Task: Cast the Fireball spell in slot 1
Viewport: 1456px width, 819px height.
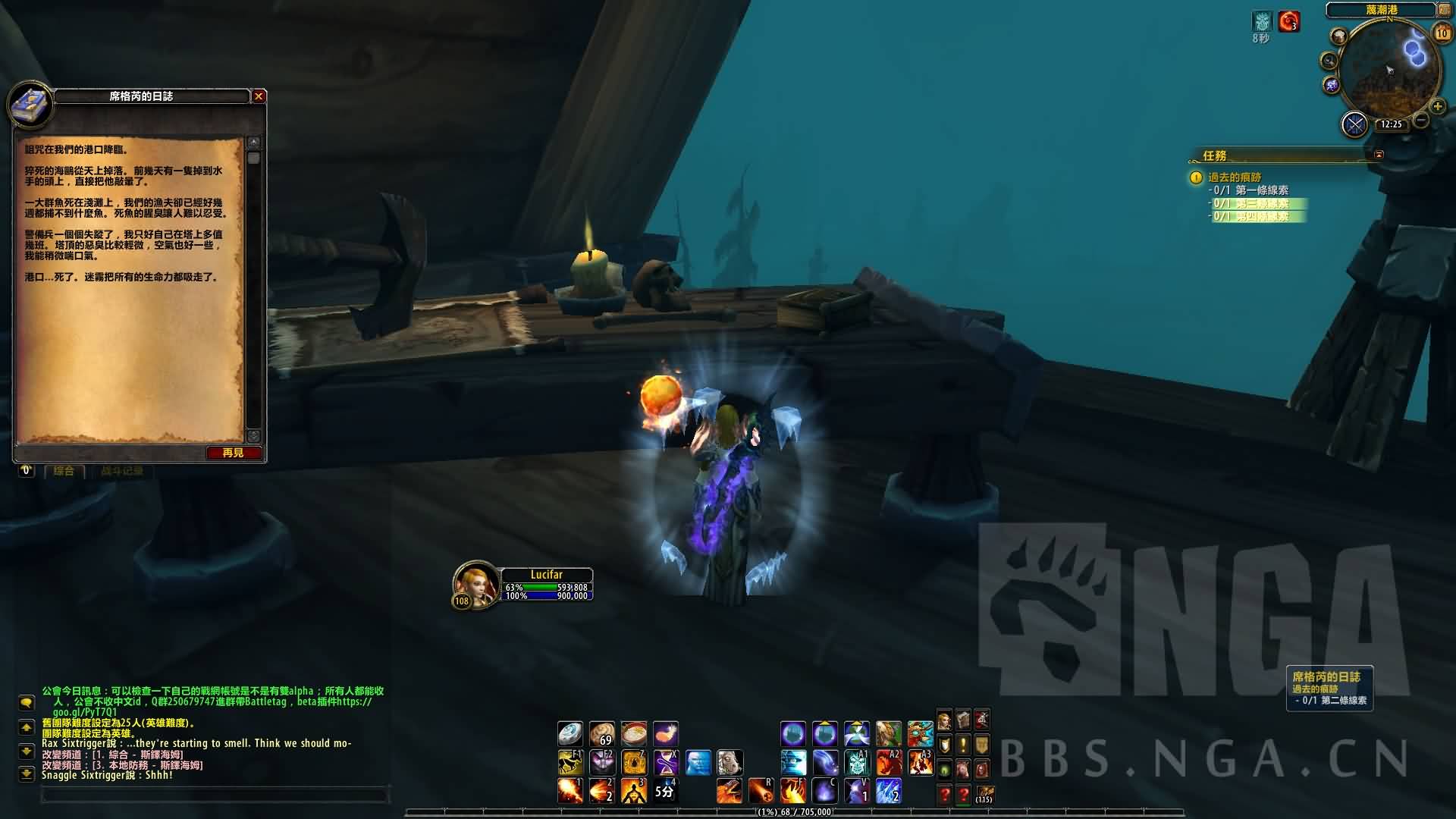Action: pos(570,791)
